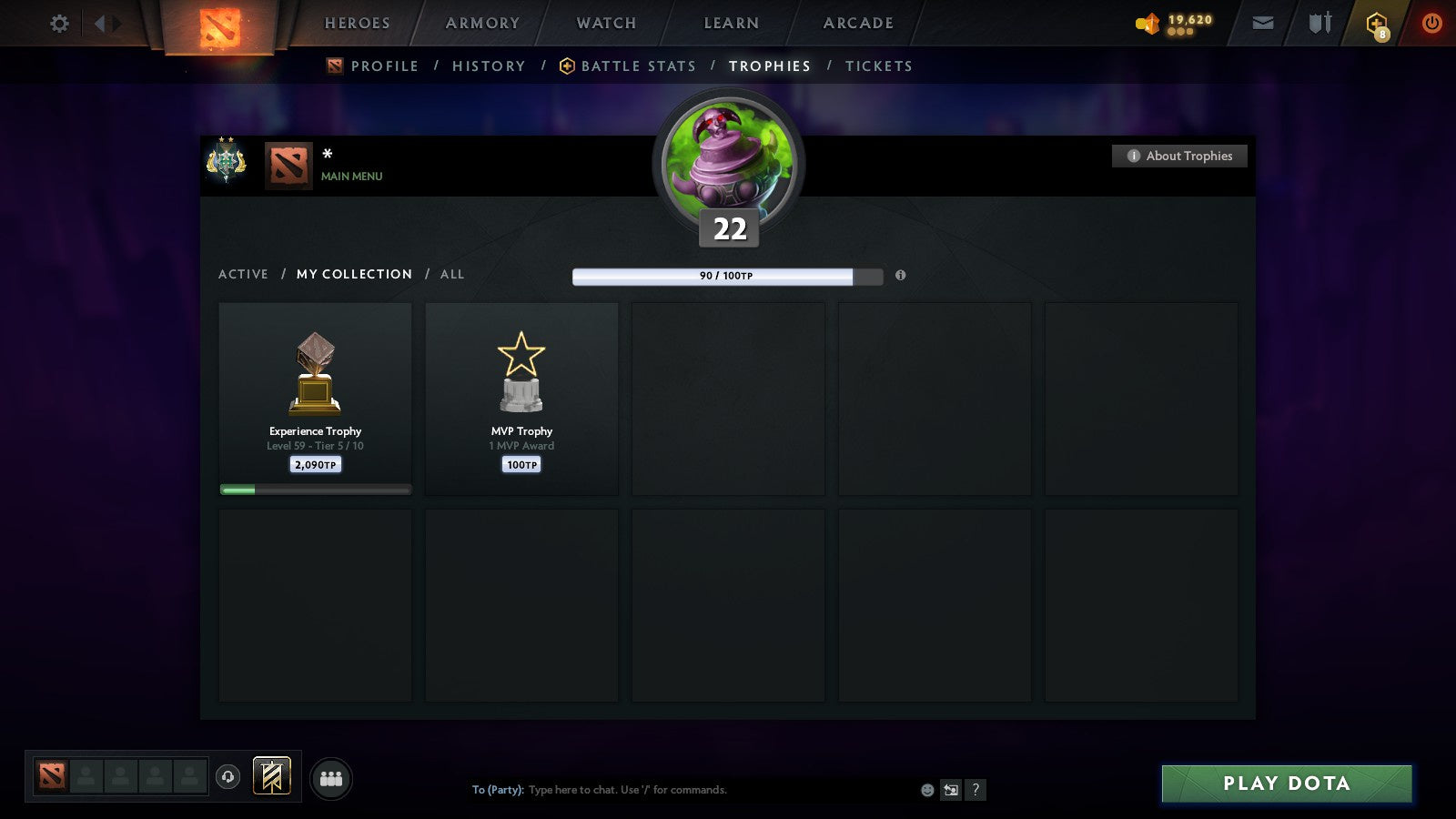The image size is (1456, 819).
Task: Open the info tooltip next to trophy progress
Action: (x=900, y=276)
